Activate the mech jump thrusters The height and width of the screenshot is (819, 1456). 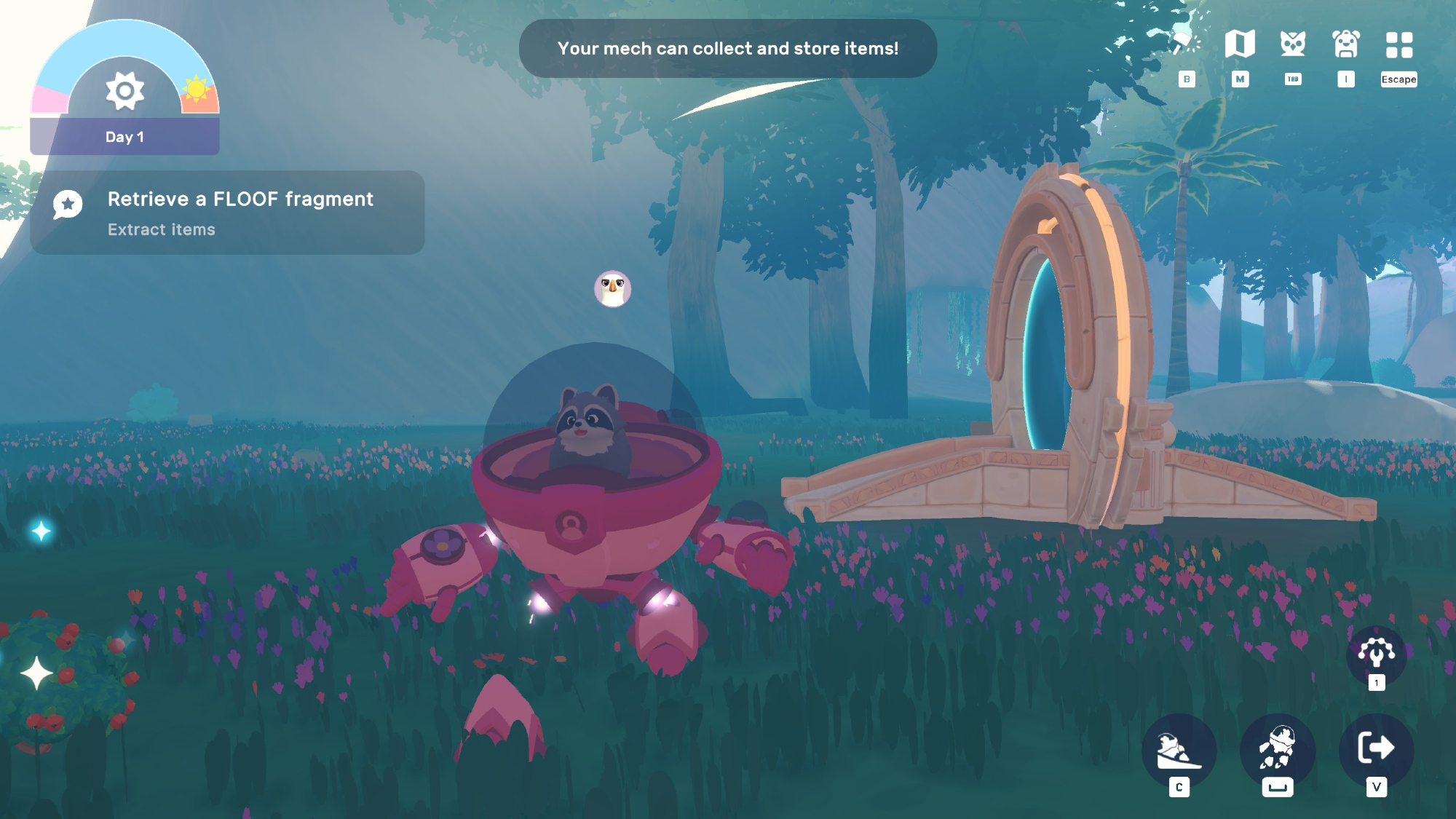tap(1278, 749)
